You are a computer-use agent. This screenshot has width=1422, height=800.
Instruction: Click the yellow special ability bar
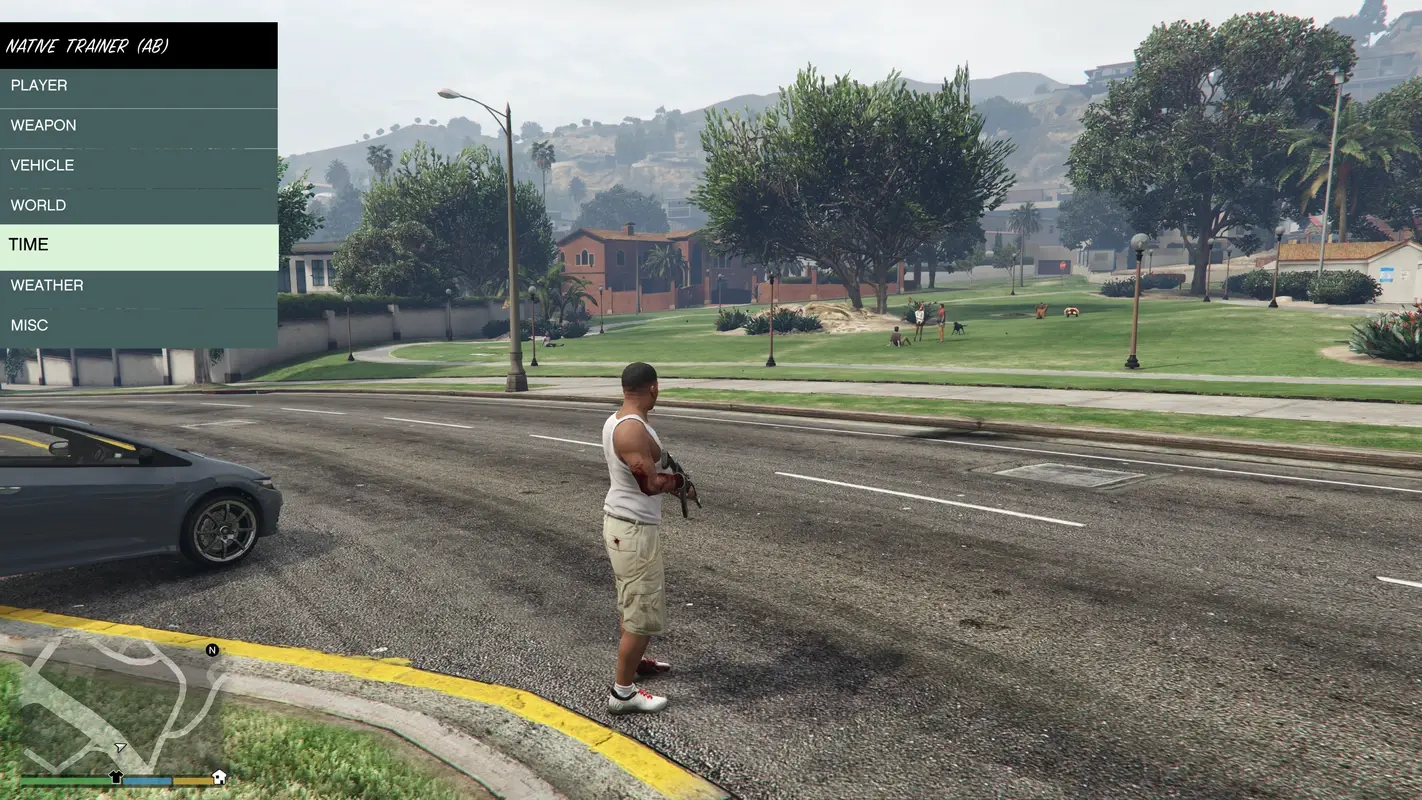(x=192, y=780)
